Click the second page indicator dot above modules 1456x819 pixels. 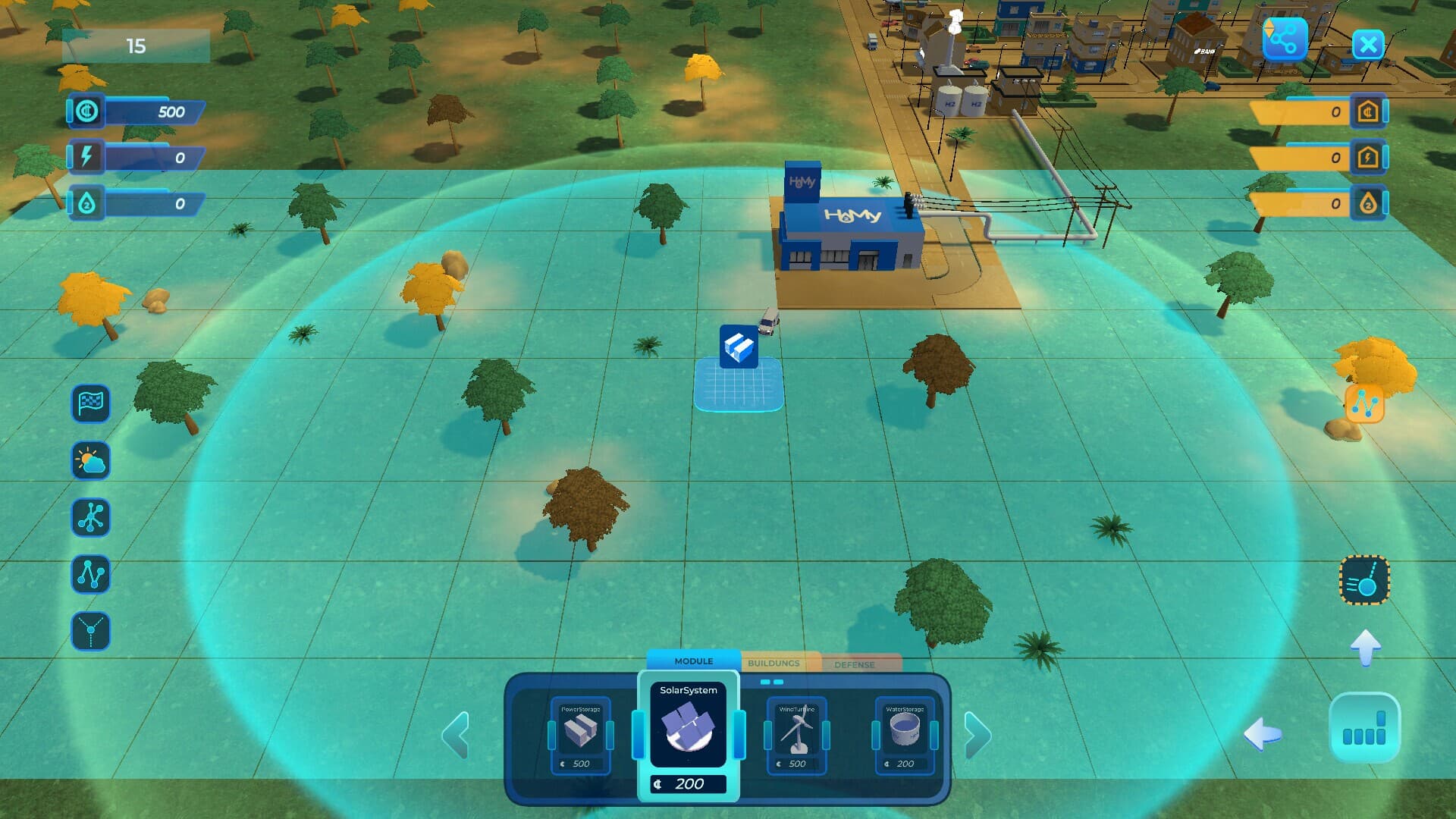pos(780,682)
